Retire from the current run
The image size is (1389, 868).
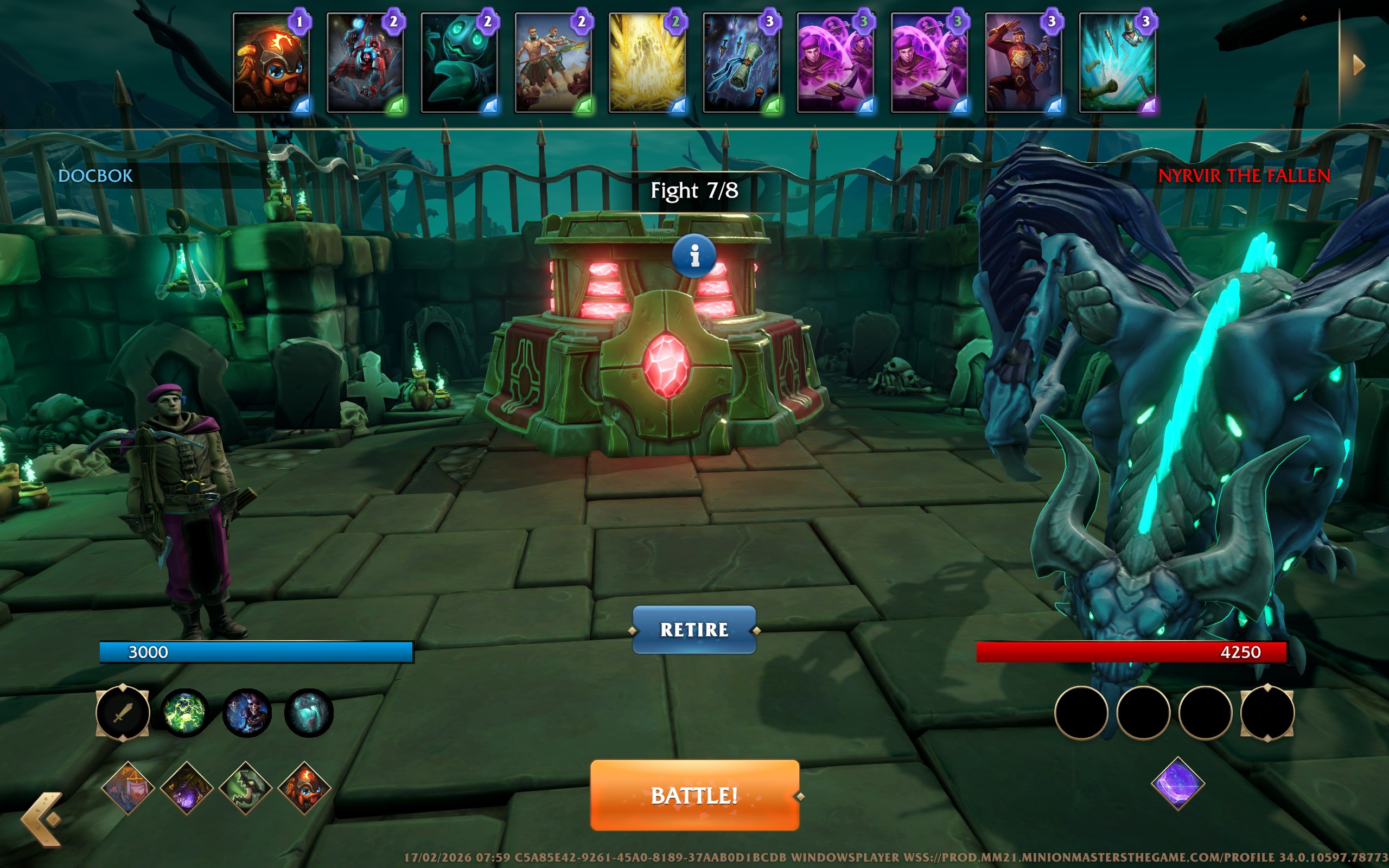pos(694,630)
